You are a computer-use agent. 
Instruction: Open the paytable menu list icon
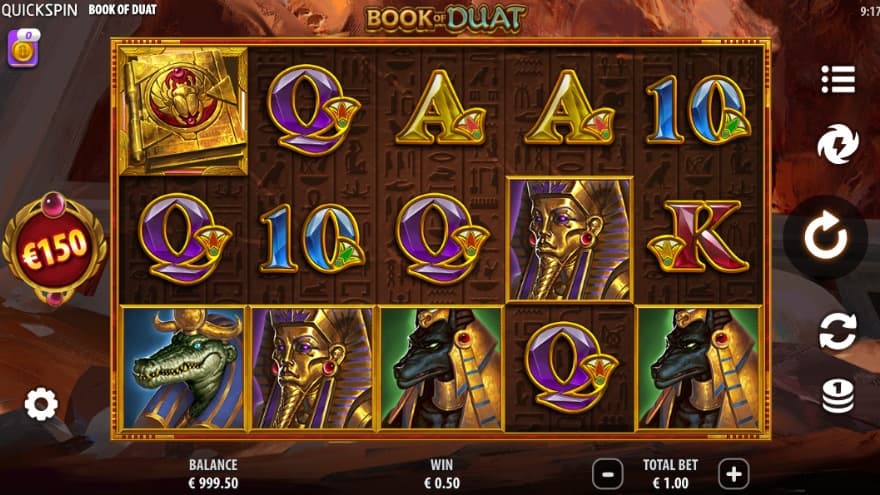[837, 79]
